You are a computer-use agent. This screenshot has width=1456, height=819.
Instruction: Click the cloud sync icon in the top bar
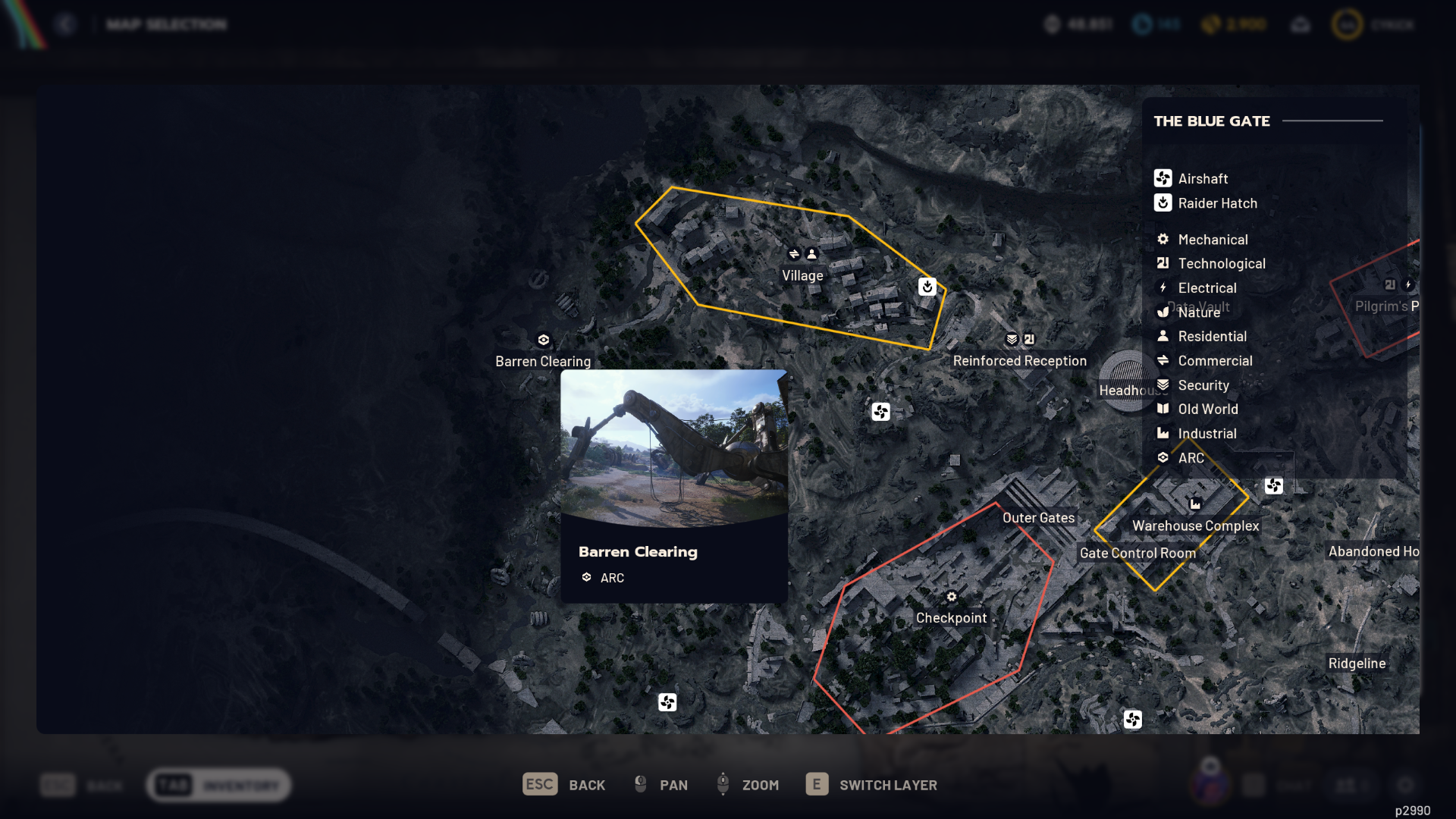point(1300,24)
